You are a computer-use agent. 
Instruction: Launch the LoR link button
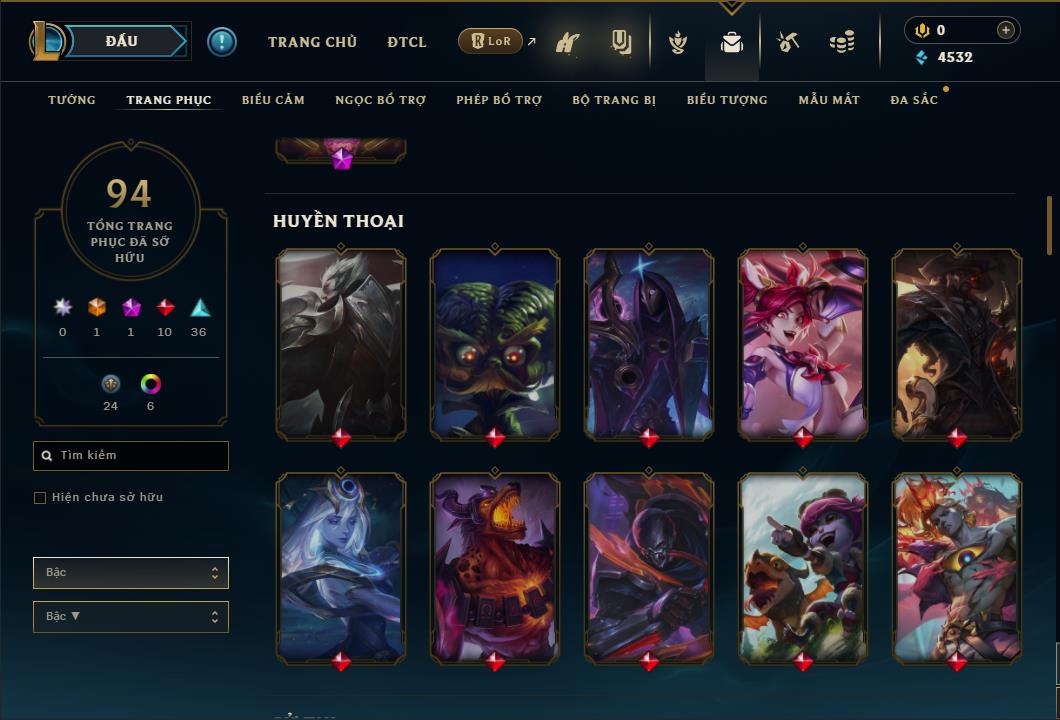pos(491,41)
